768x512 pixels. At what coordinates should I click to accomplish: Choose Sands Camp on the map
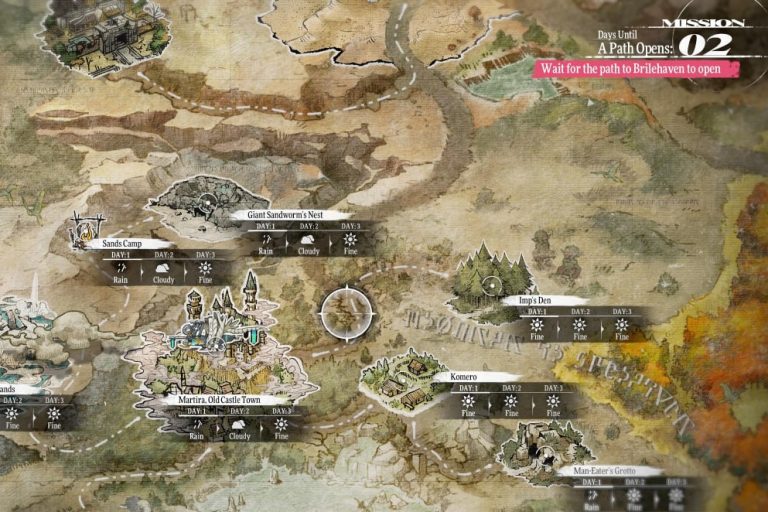[118, 243]
